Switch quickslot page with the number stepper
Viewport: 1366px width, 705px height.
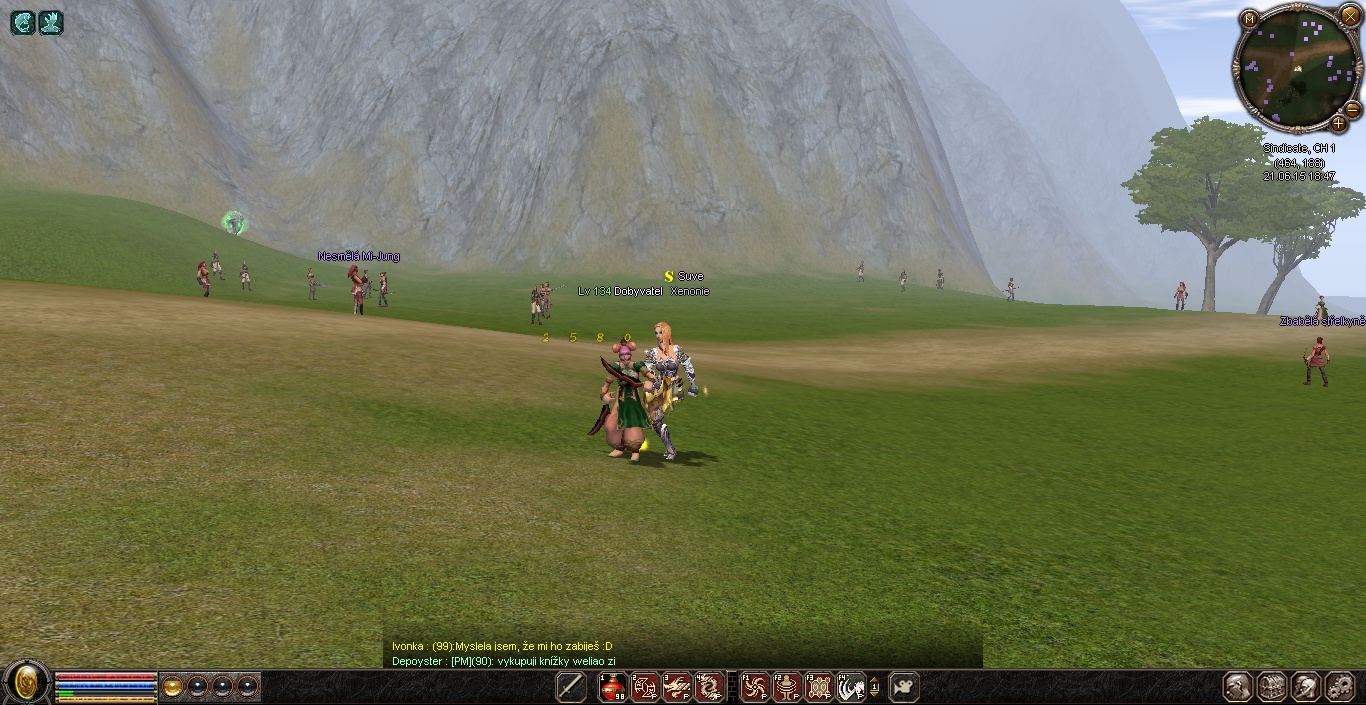point(875,687)
